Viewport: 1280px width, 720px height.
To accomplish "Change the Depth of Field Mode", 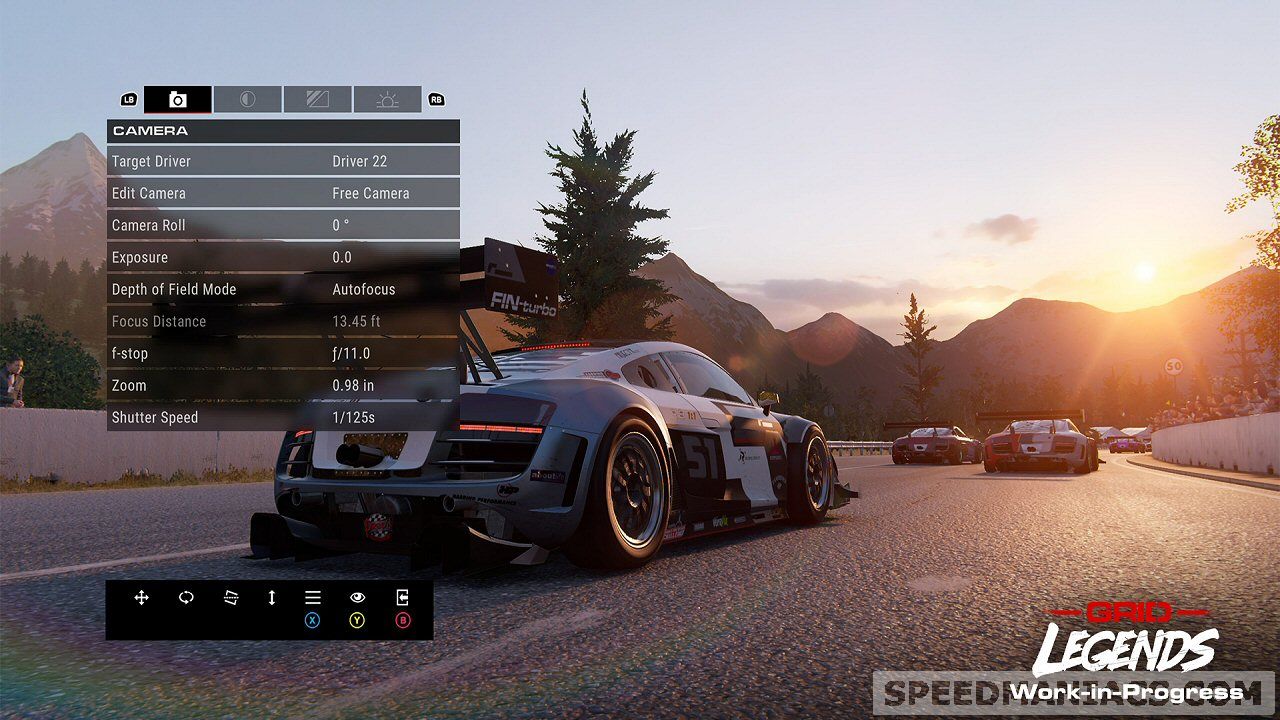I will click(283, 289).
